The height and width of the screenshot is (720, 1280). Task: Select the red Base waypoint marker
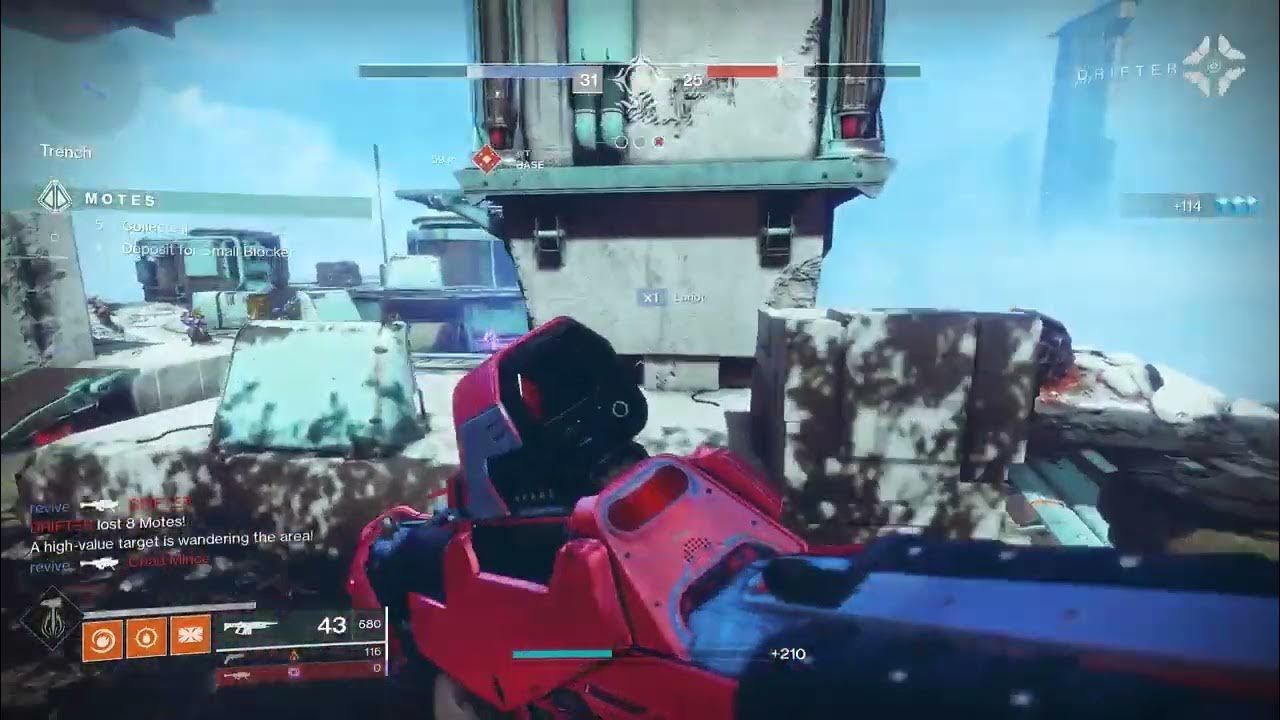[486, 158]
